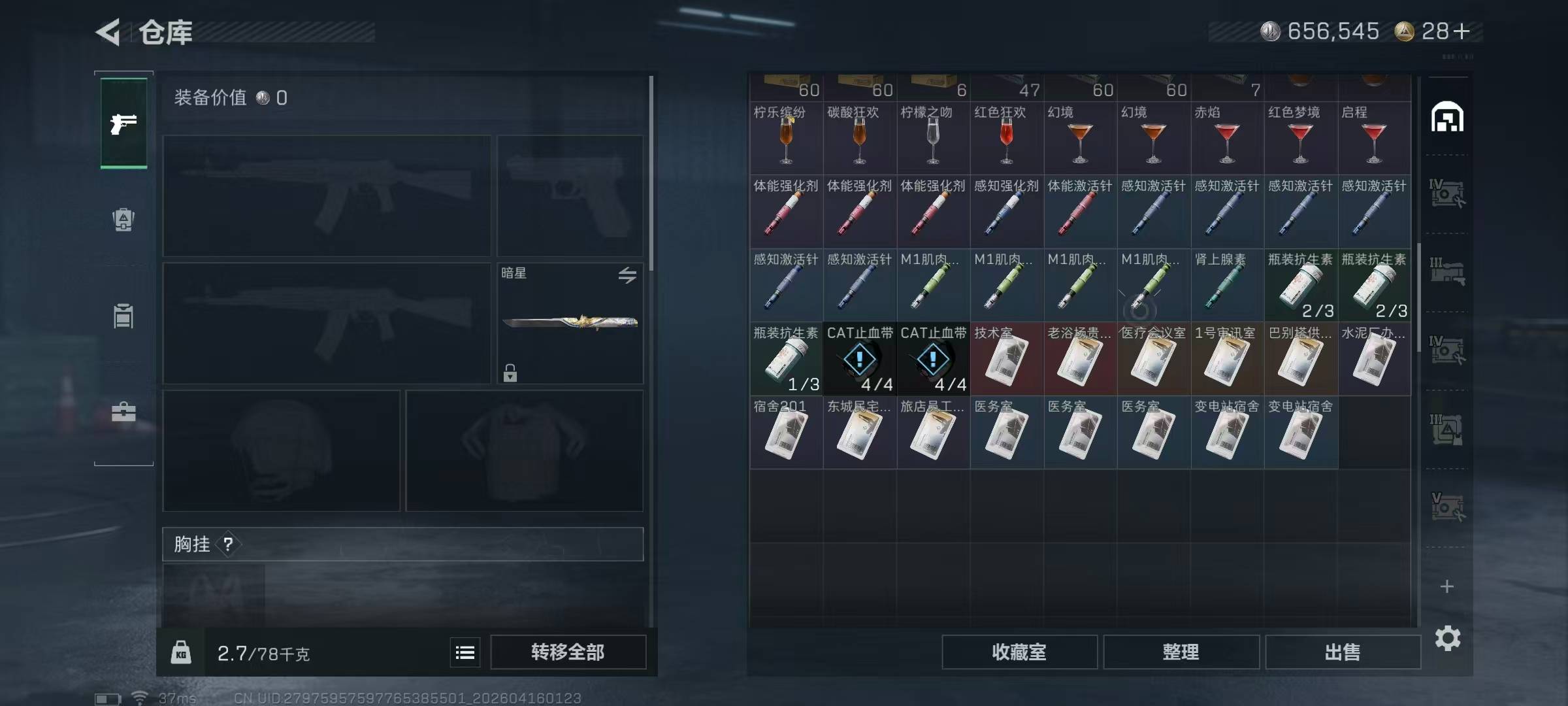Image resolution: width=1568 pixels, height=706 pixels.
Task: Open the warehouse settings gear
Action: 1447,638
